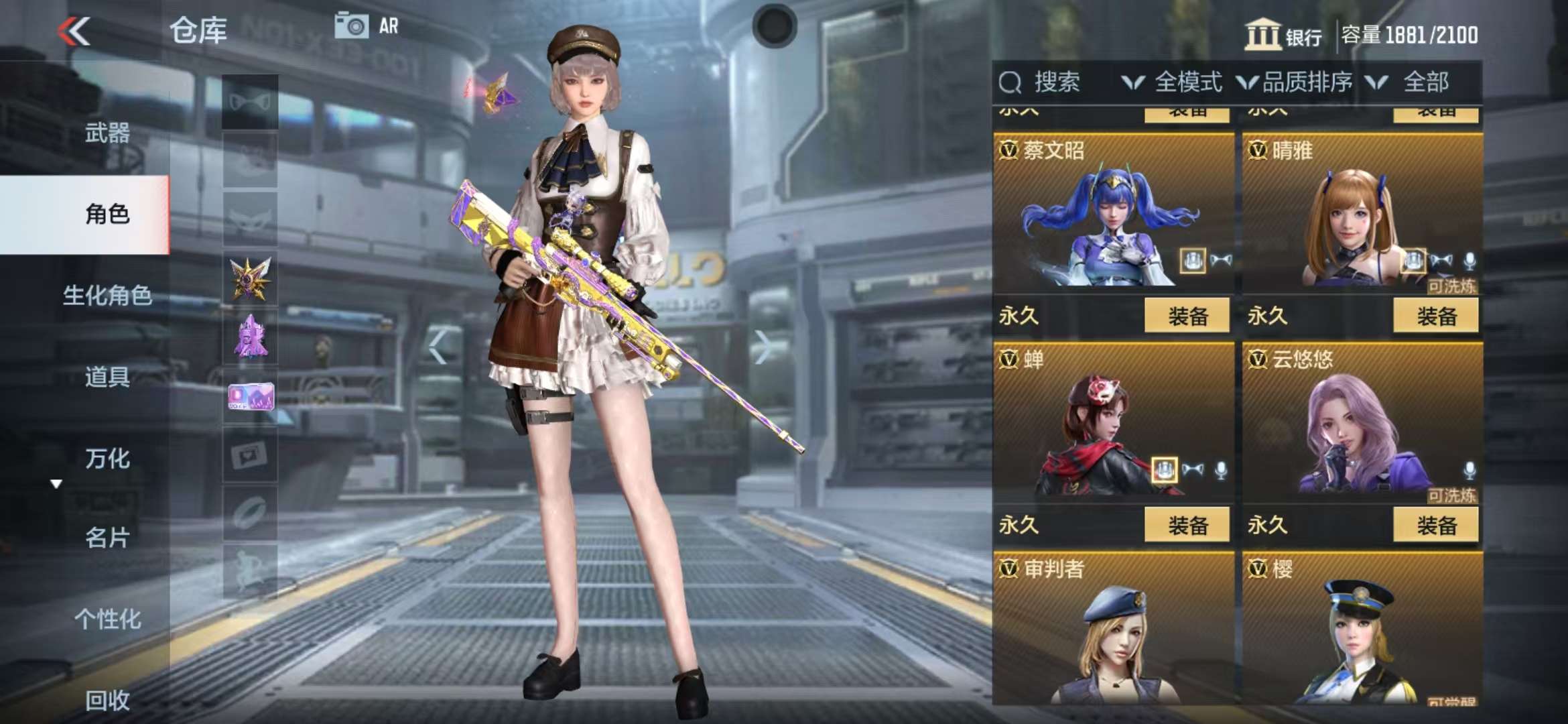The image size is (1568, 724).
Task: Select the 审判者 character card
Action: tap(1113, 630)
